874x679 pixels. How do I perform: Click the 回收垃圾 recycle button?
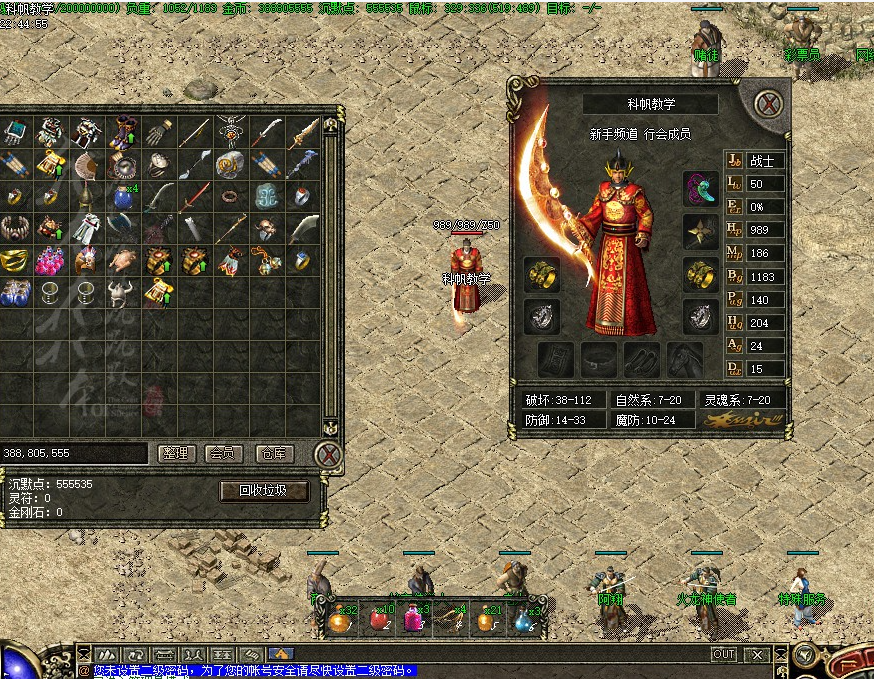[x=264, y=491]
